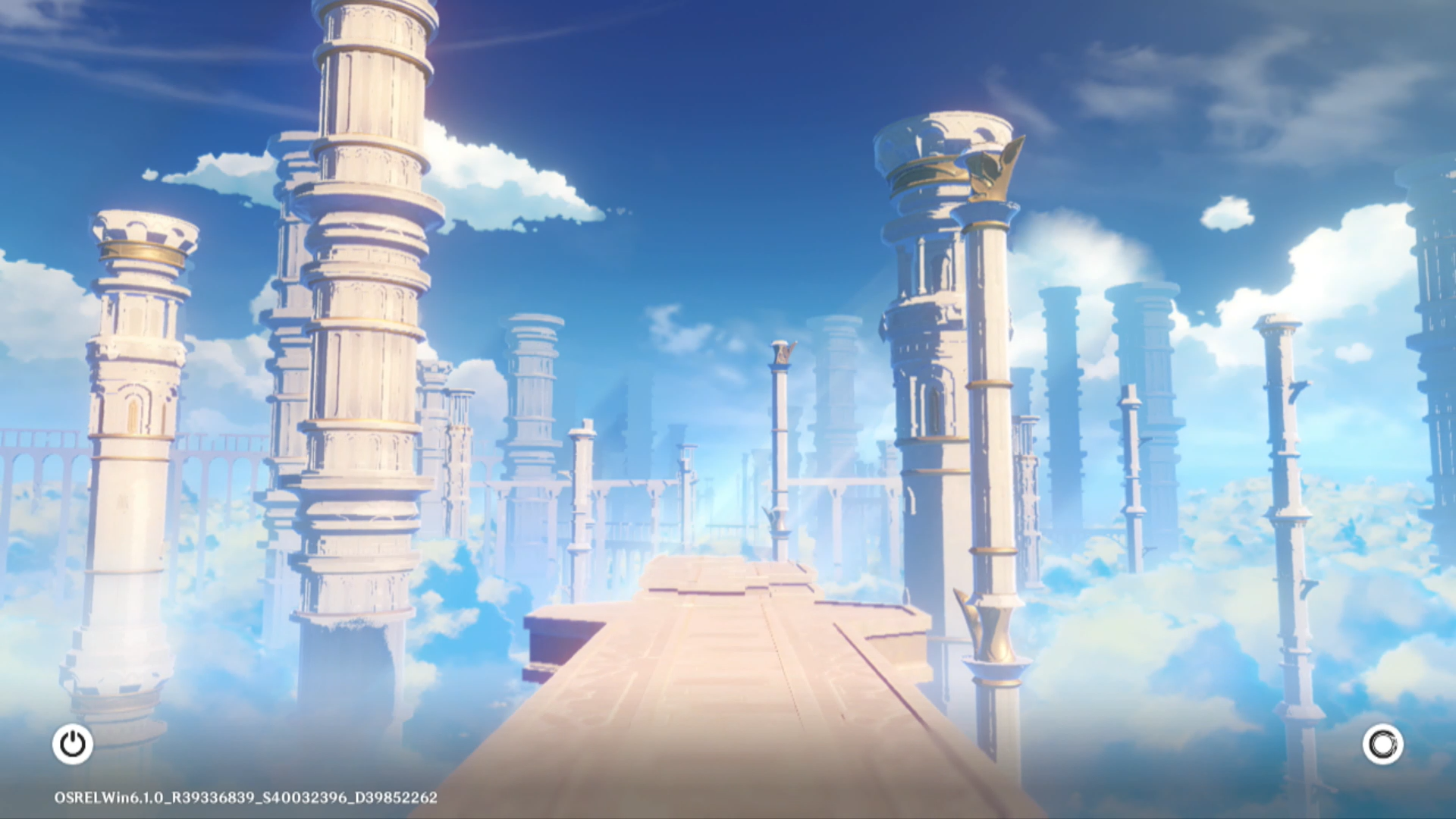Click the power exit button

tap(73, 744)
